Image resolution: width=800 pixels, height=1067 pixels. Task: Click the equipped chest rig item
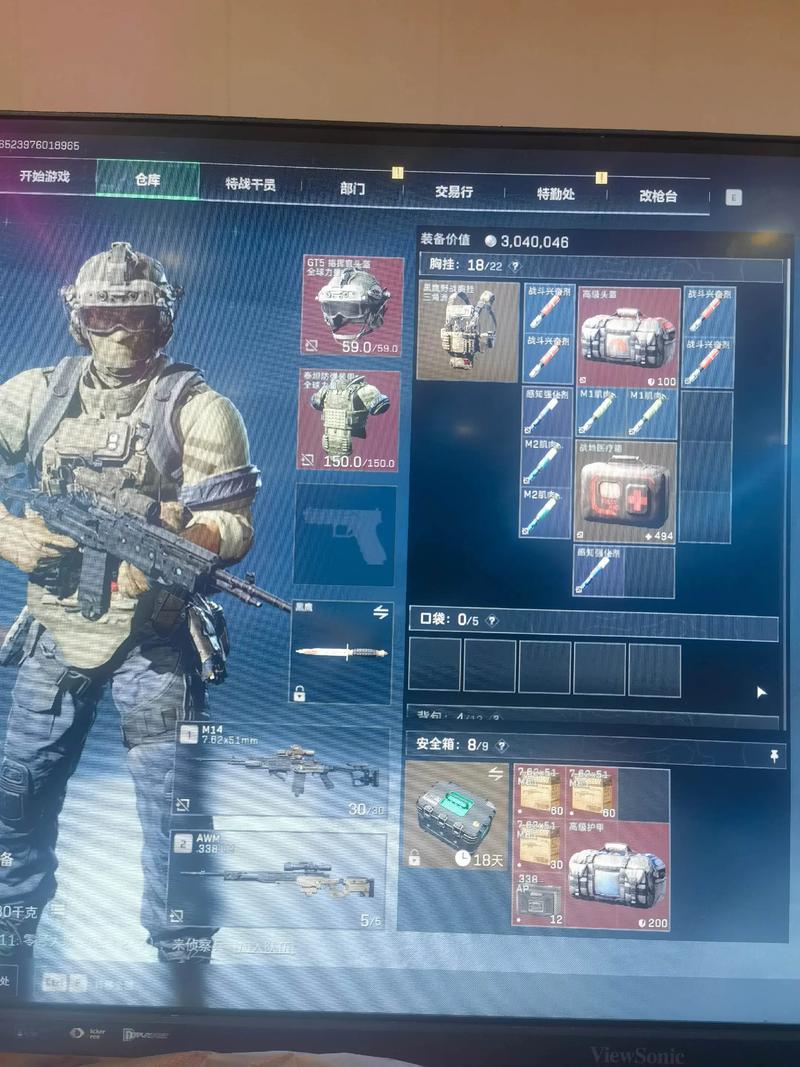point(468,331)
